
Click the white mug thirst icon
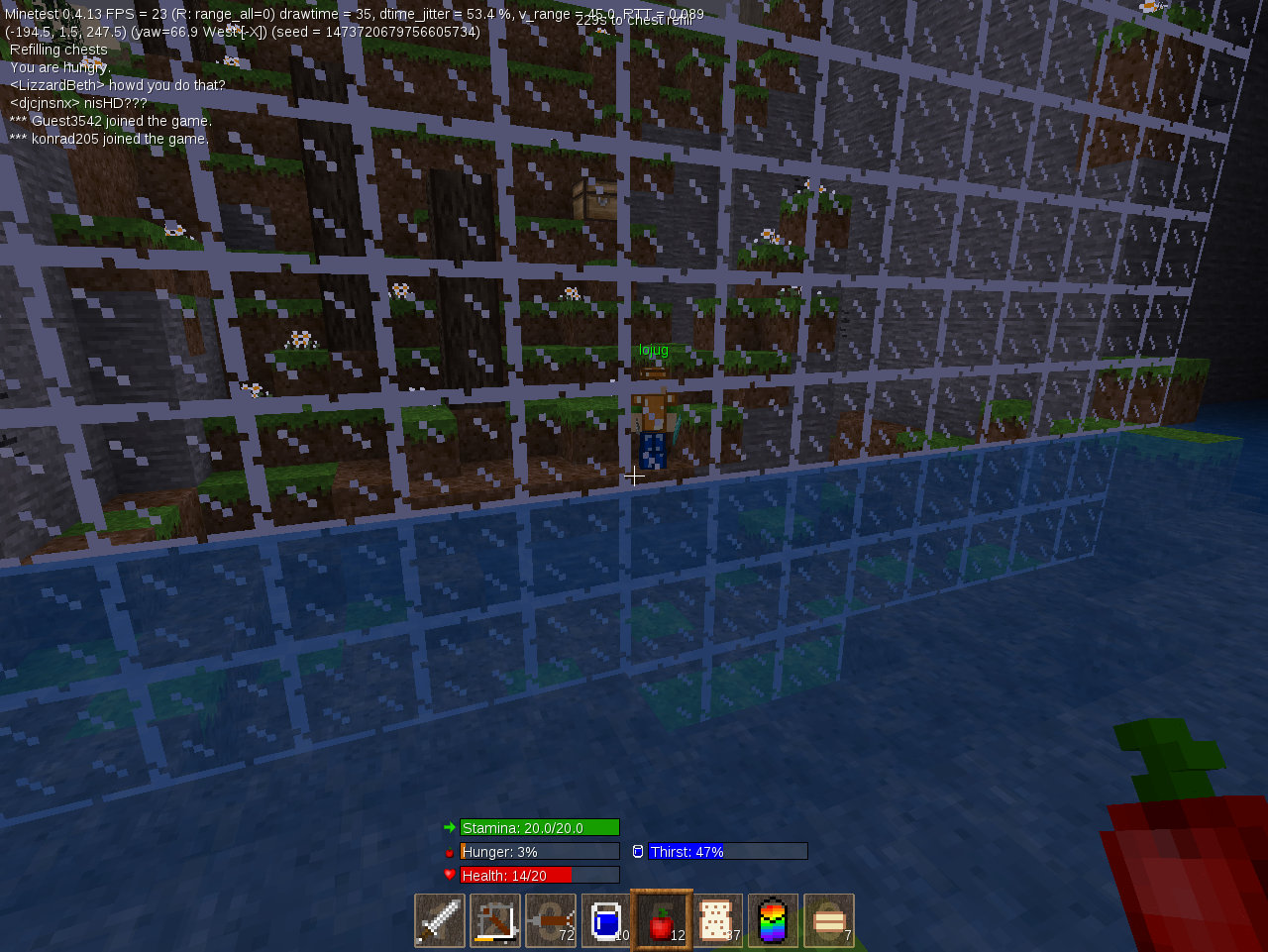tap(637, 851)
